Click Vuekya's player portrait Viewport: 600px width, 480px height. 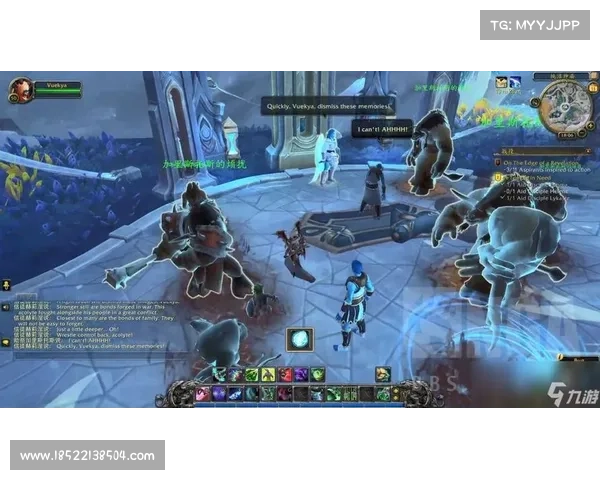(22, 89)
